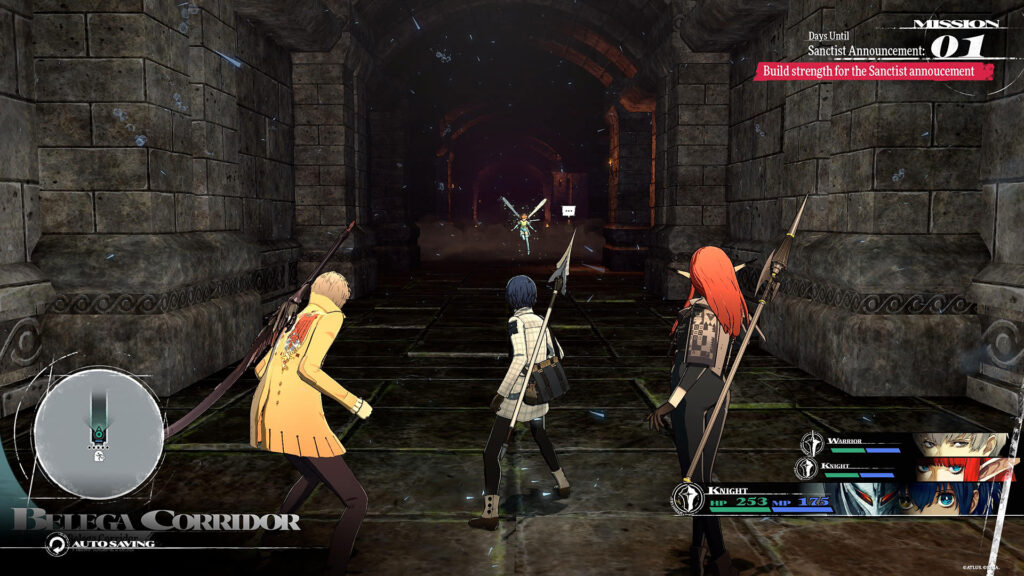Choose the red-haired Knight party portrait
This screenshot has height=576, width=1024.
pyautogui.click(x=960, y=468)
